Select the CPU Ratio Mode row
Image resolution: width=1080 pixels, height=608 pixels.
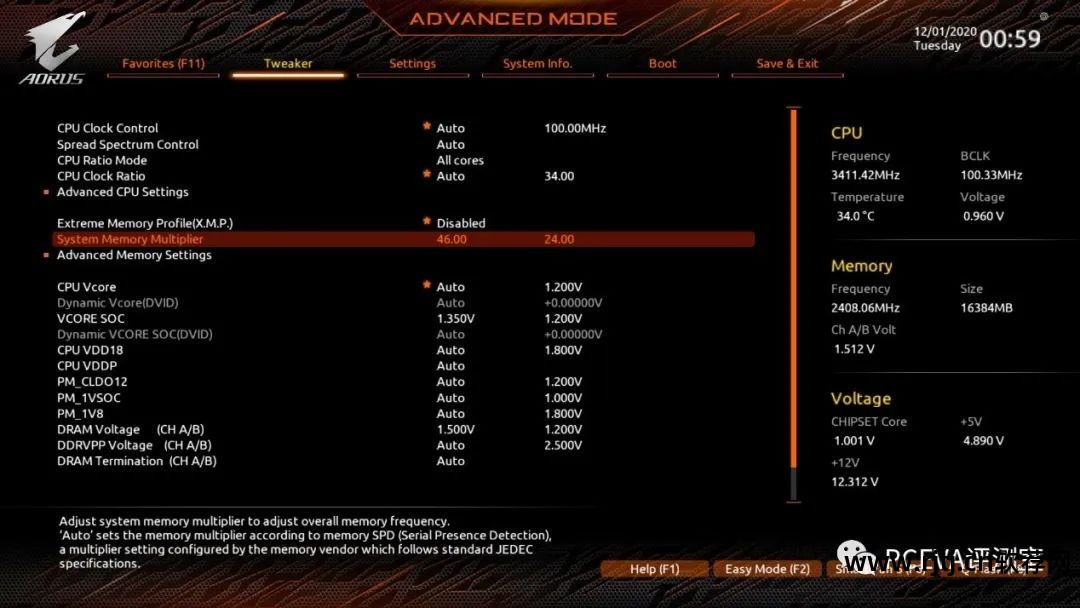click(x=102, y=160)
